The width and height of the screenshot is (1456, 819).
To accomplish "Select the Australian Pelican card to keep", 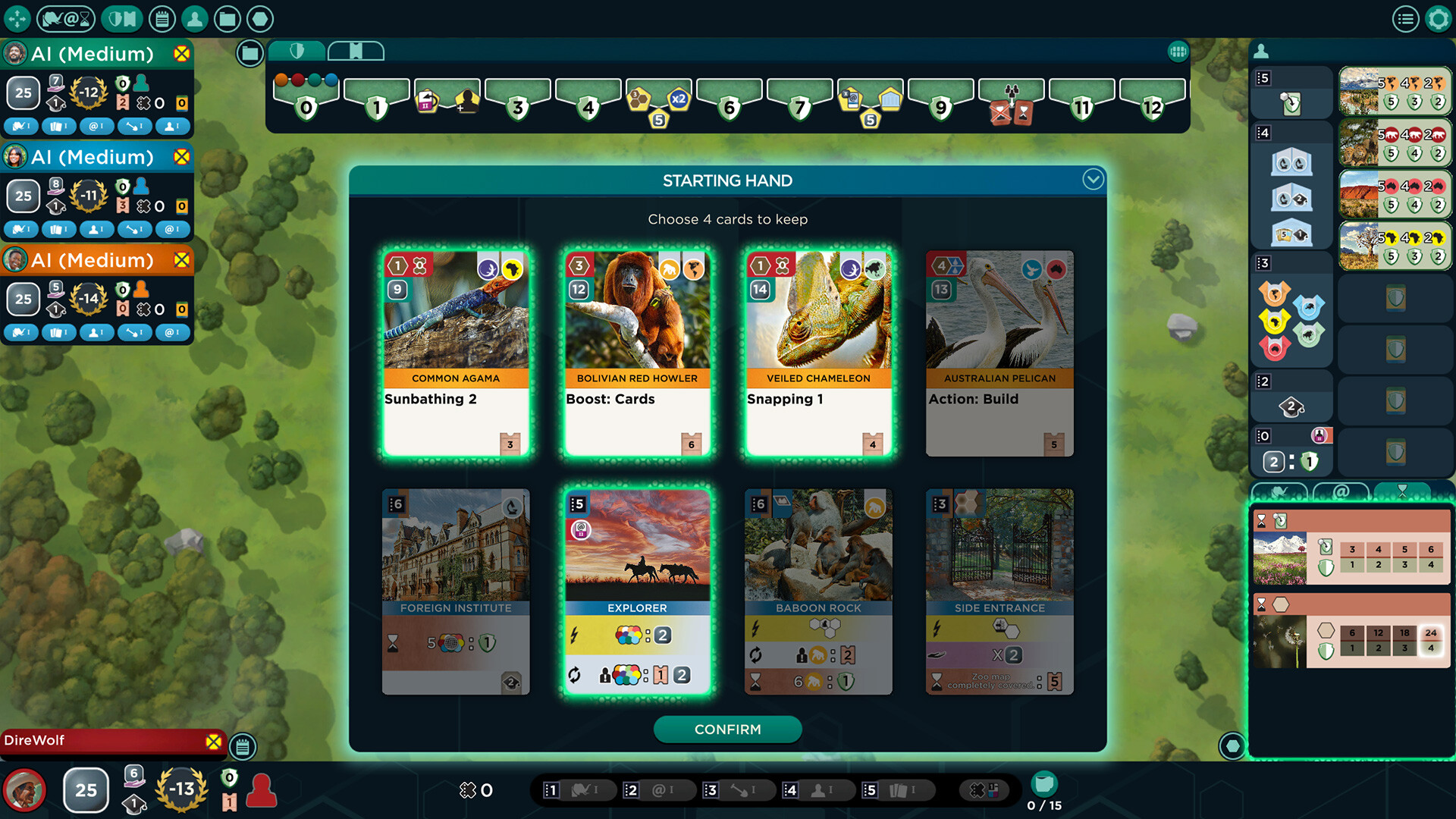I will tap(999, 353).
